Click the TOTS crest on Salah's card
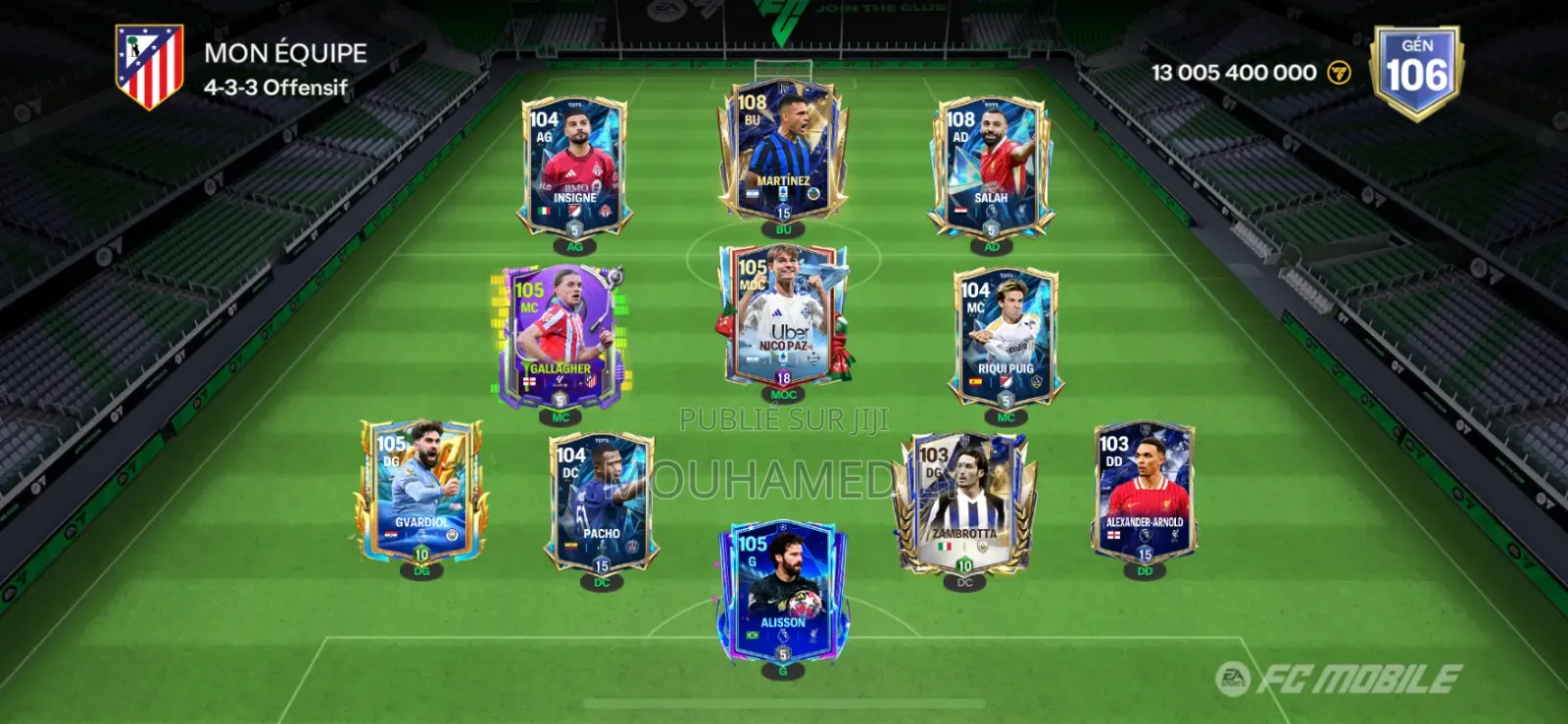Screen dimensions: 1568x724 (991, 104)
